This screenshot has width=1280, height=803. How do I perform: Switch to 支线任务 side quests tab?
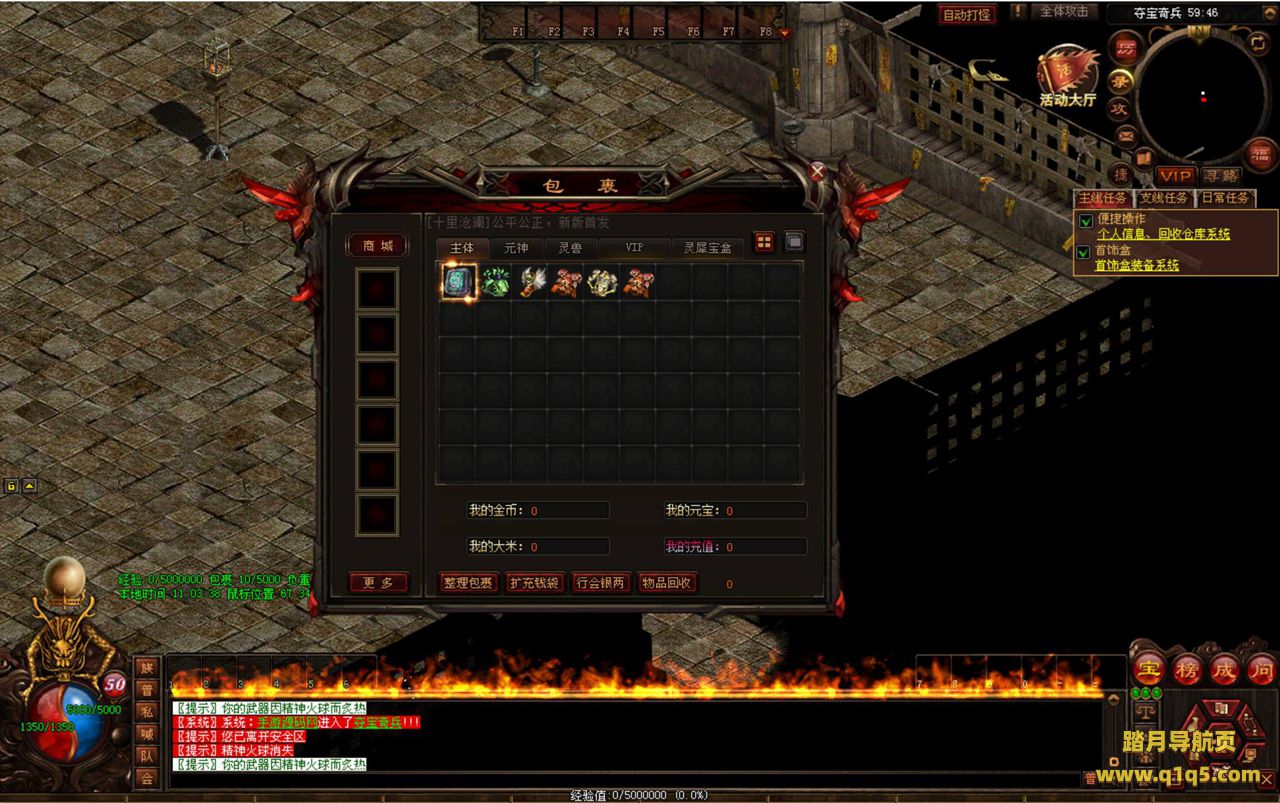[1164, 198]
